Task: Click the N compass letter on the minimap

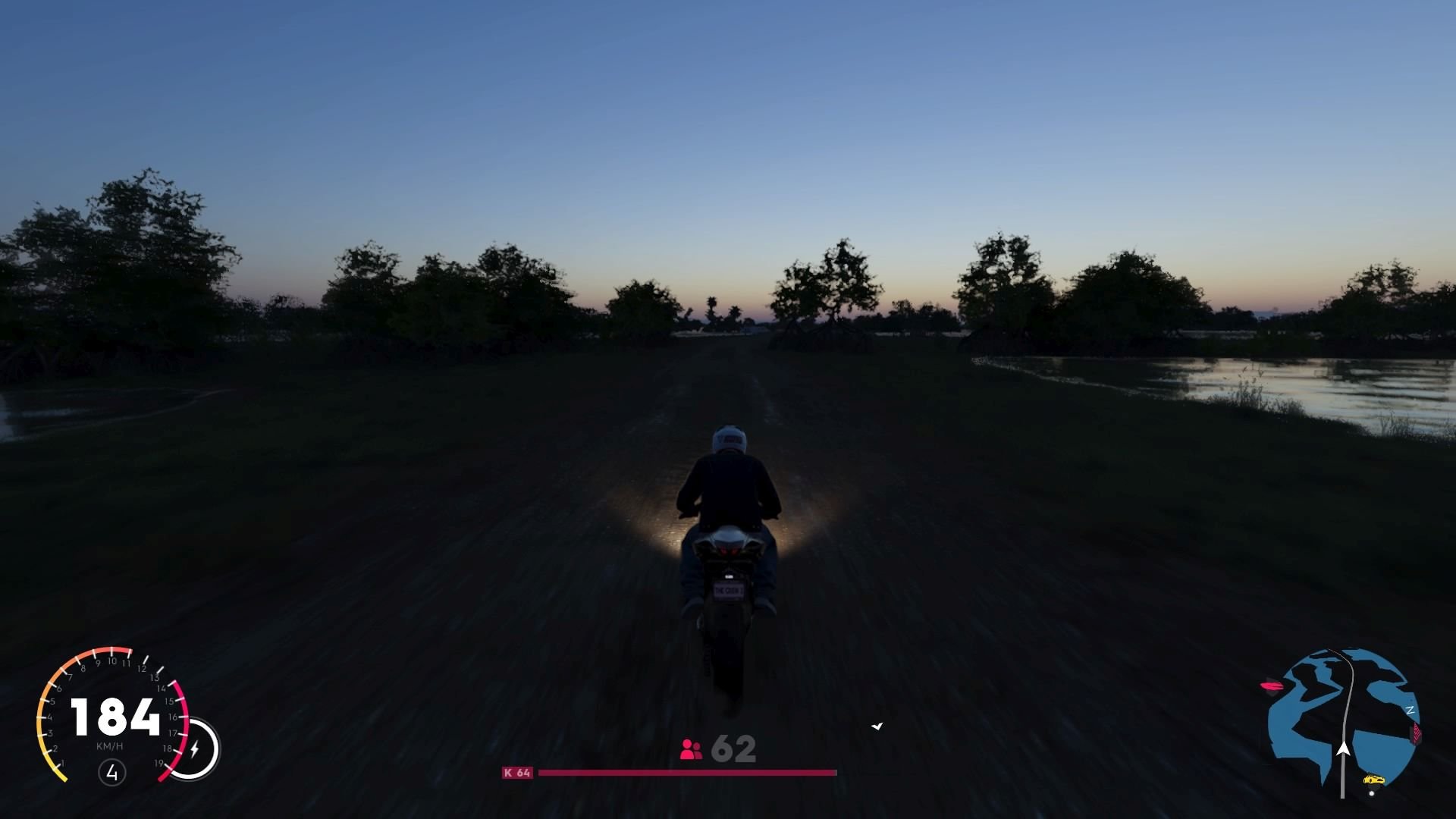Action: [1410, 709]
